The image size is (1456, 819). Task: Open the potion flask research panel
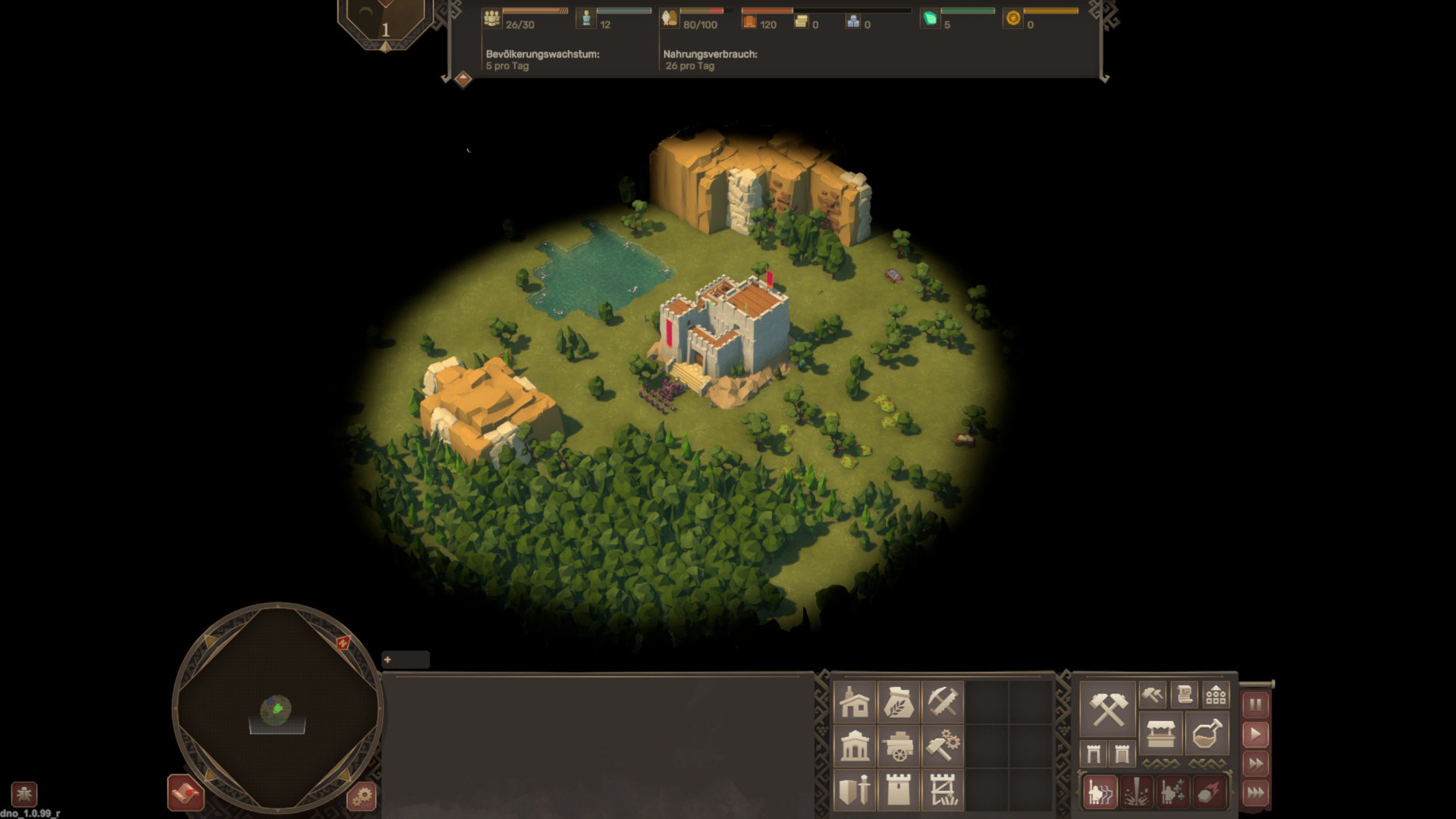[x=1206, y=733]
